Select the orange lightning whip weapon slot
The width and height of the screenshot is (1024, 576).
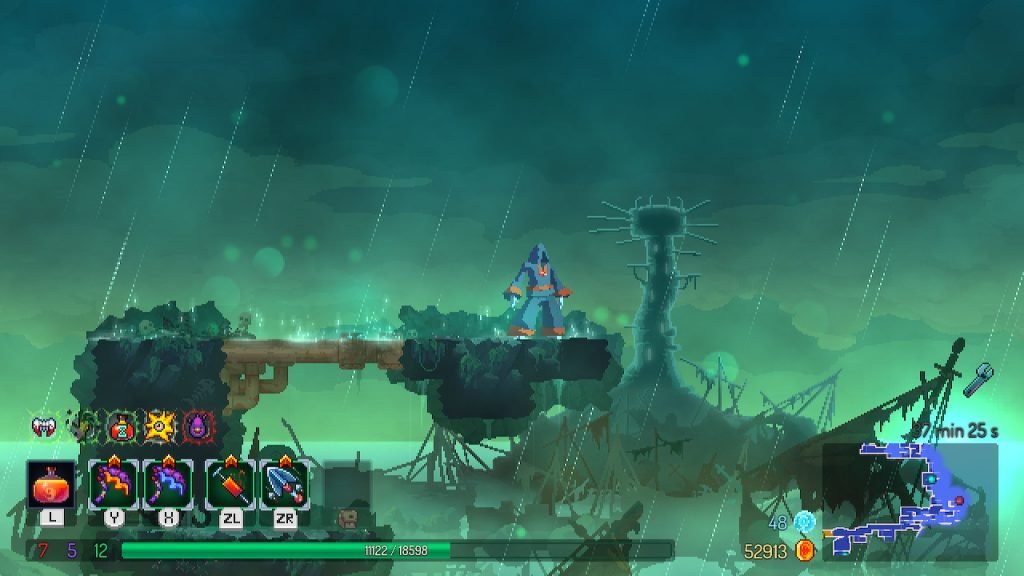click(113, 485)
